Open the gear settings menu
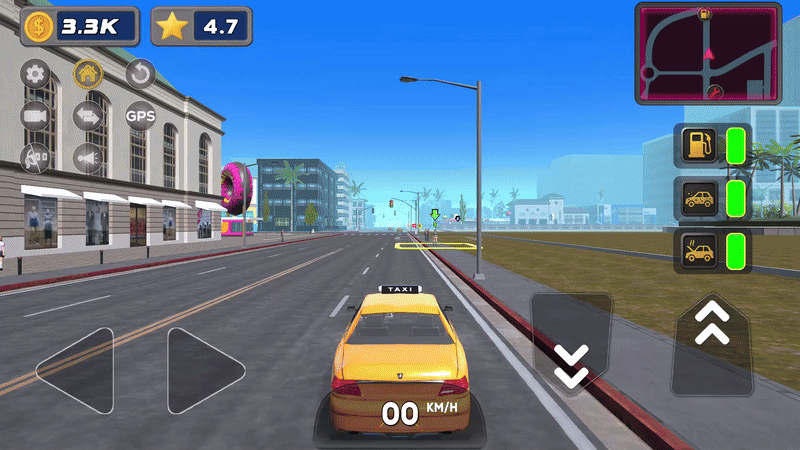 pos(37,73)
